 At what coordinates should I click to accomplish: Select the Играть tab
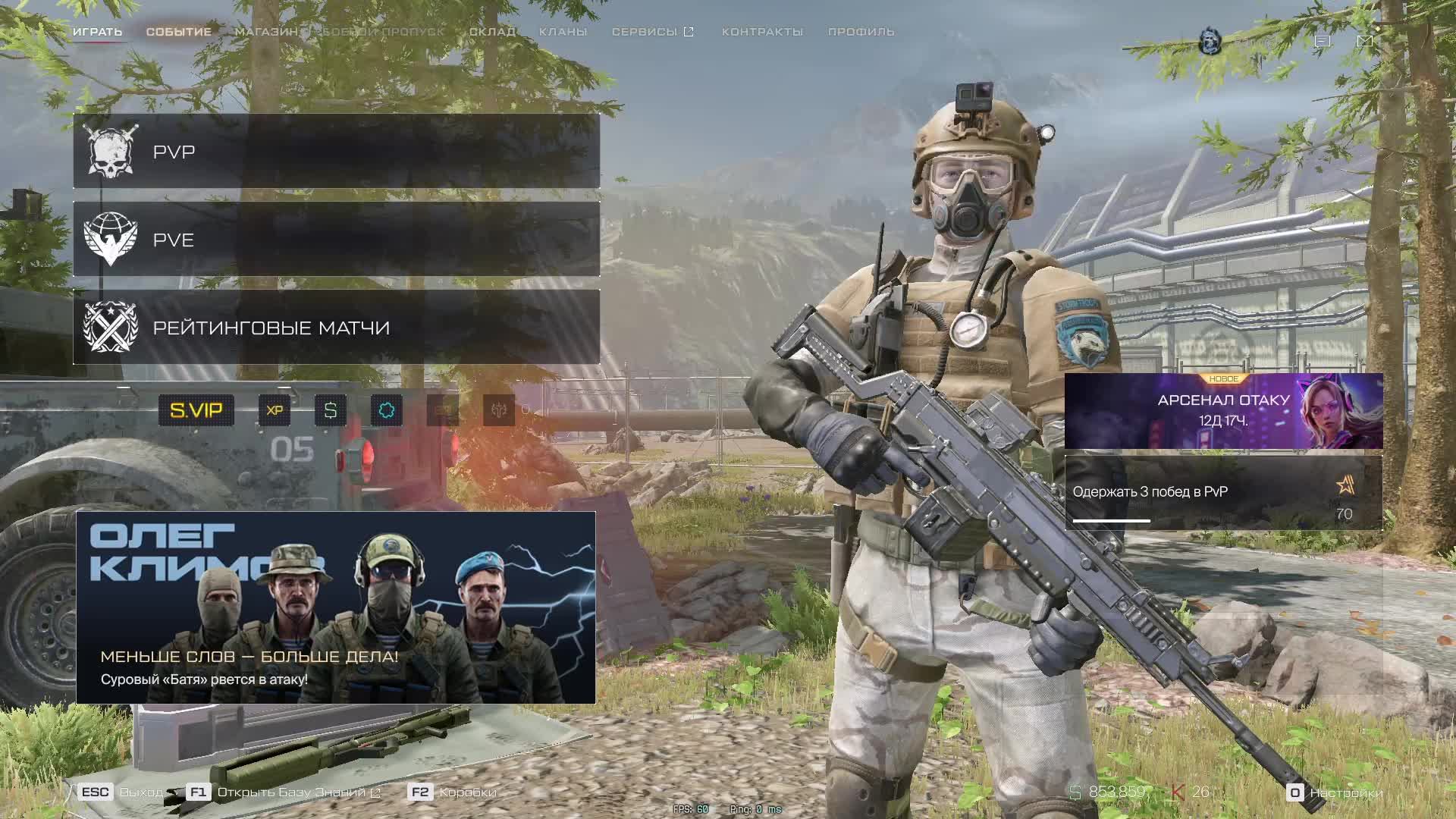[97, 32]
